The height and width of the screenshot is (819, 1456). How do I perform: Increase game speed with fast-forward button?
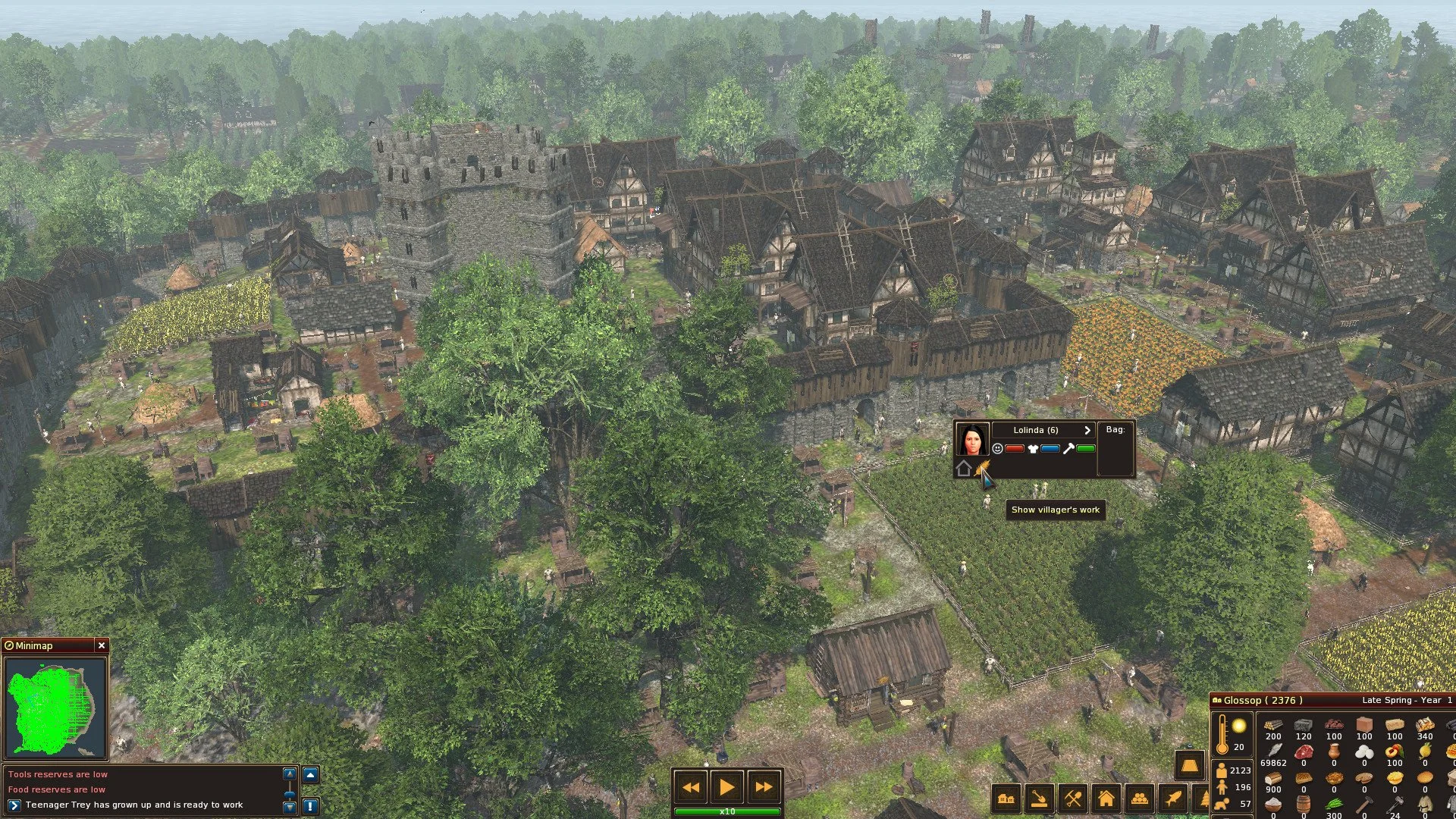click(763, 788)
